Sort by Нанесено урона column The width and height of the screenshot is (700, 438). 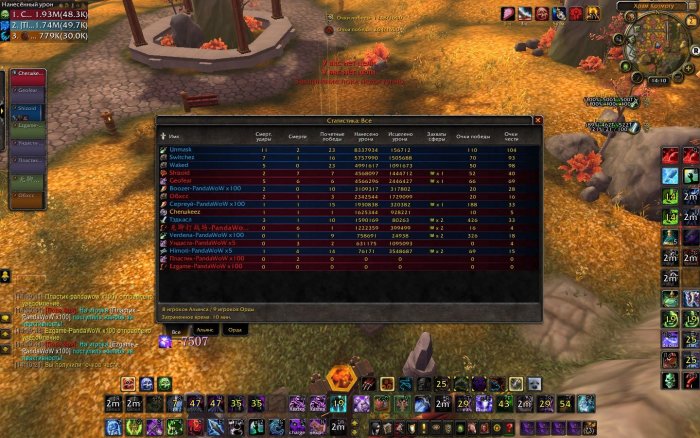point(366,135)
